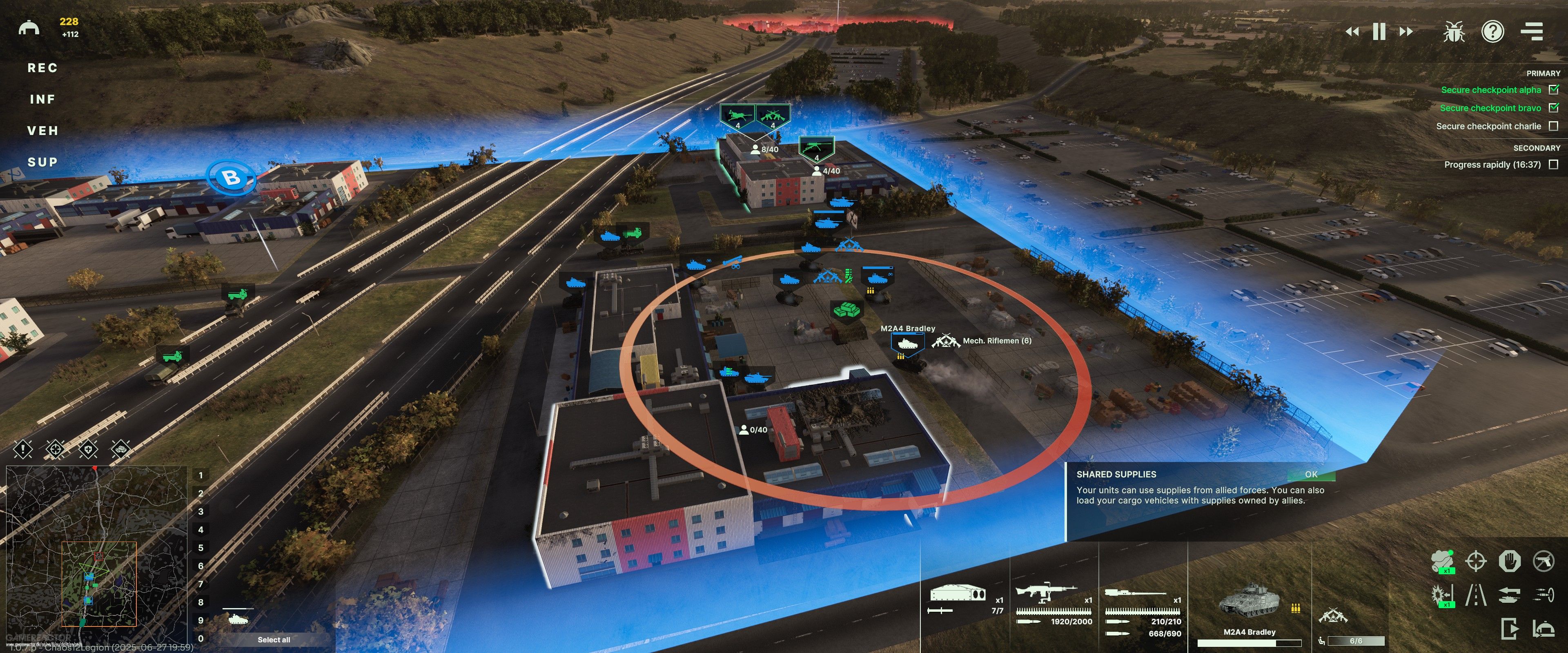Viewport: 1568px width, 653px height.
Task: Pause the game
Action: [x=1379, y=32]
